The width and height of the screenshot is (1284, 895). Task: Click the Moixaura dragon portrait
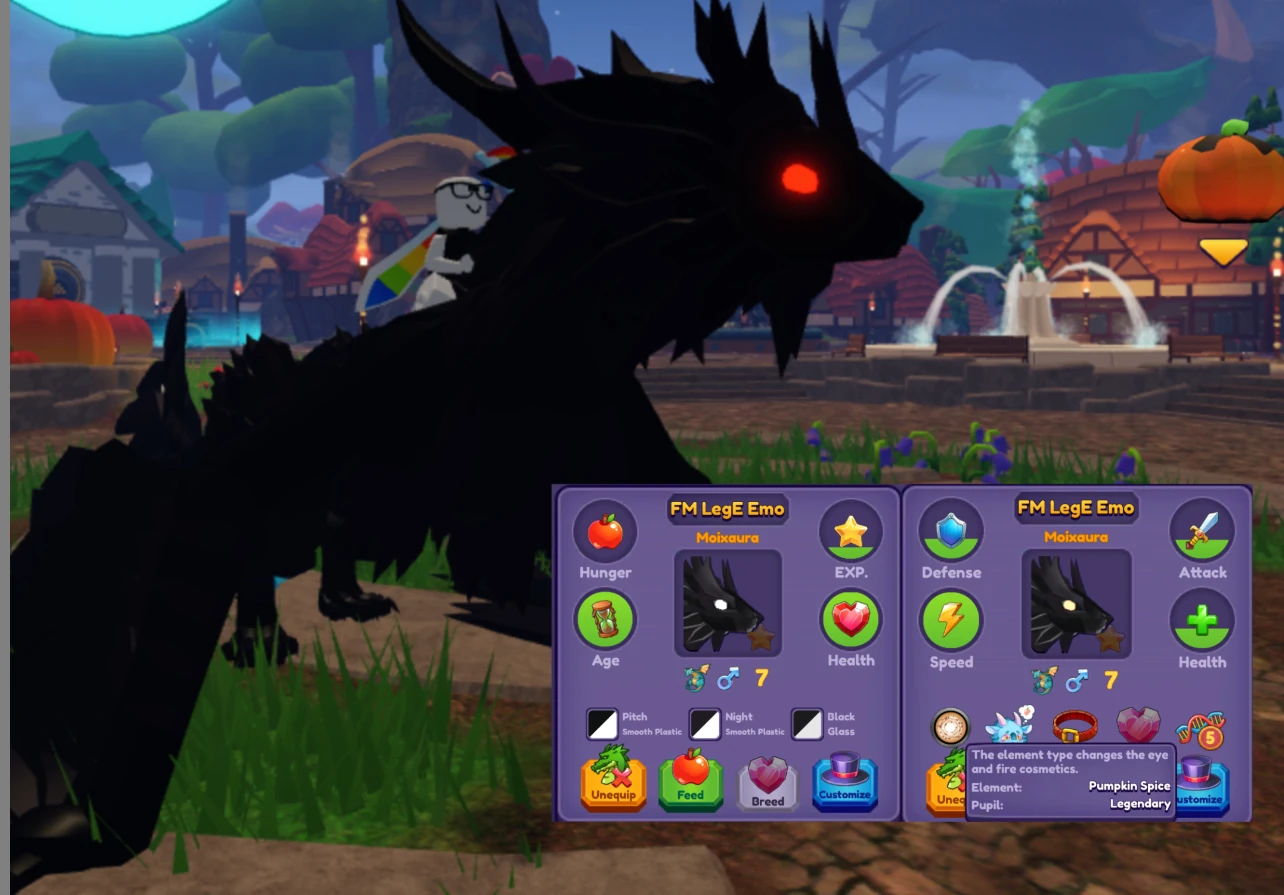[x=728, y=602]
